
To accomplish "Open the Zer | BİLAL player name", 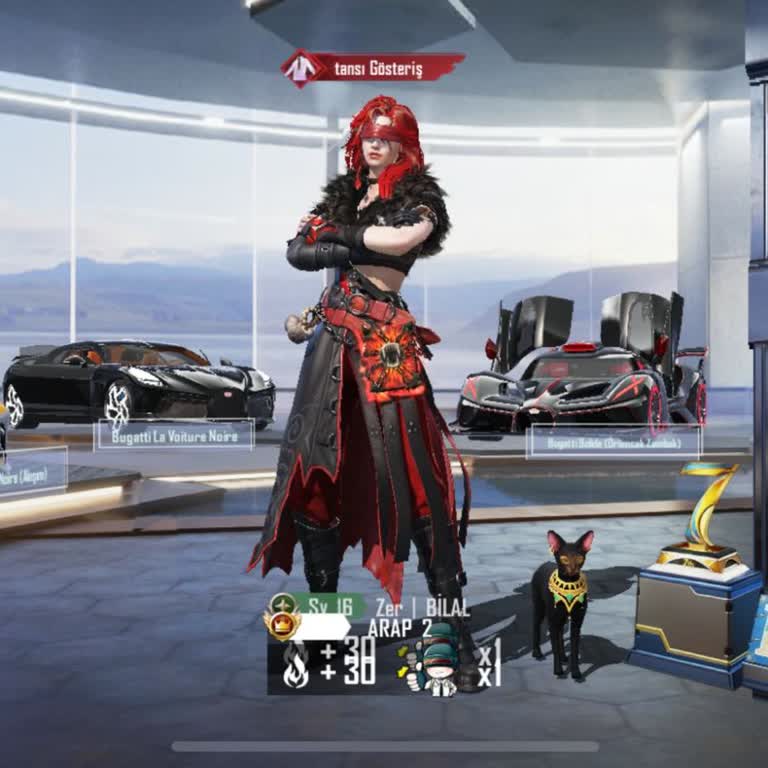I will tap(421, 607).
